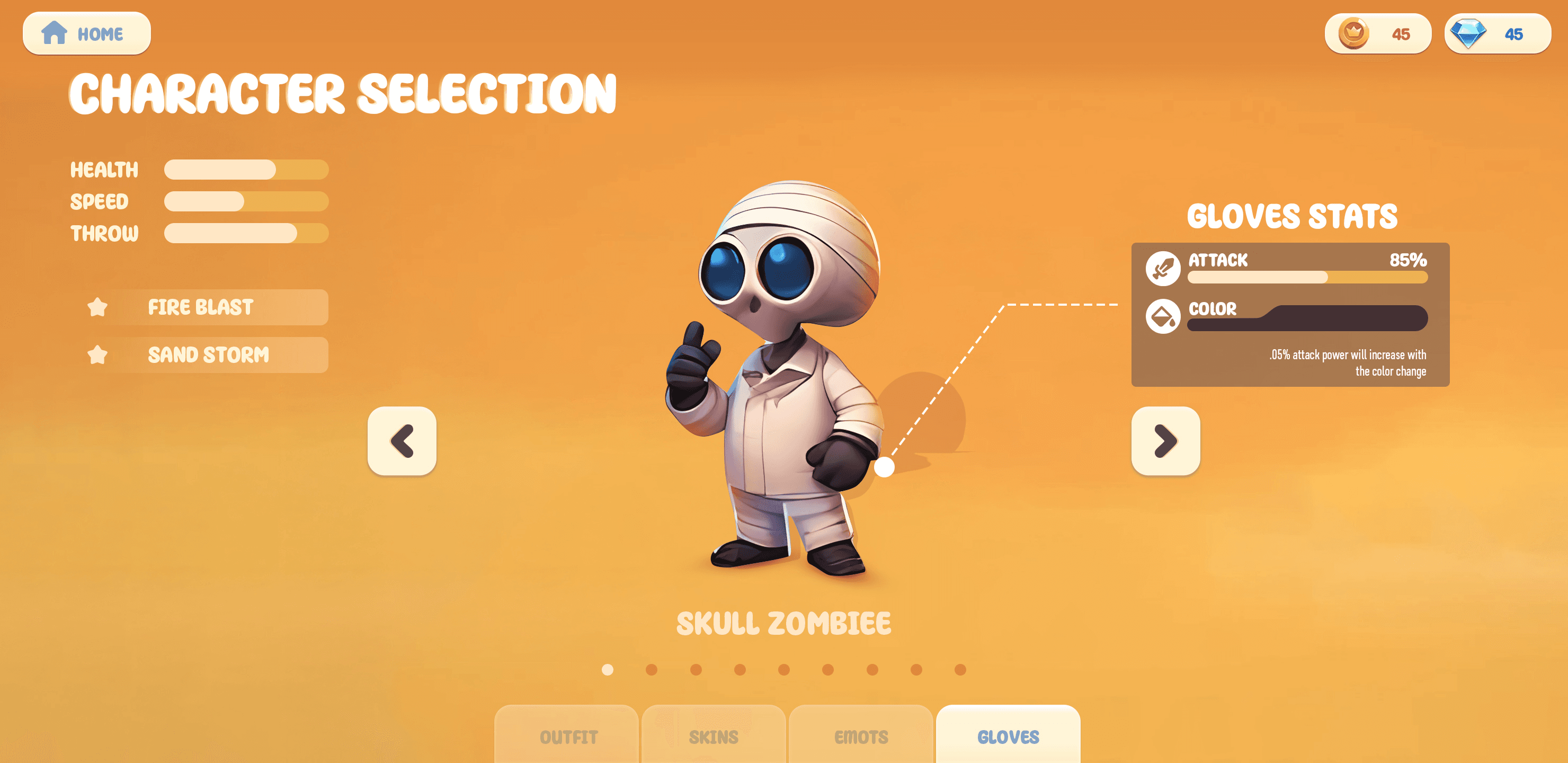This screenshot has height=763, width=1568.
Task: Click the Home house icon
Action: tap(55, 33)
